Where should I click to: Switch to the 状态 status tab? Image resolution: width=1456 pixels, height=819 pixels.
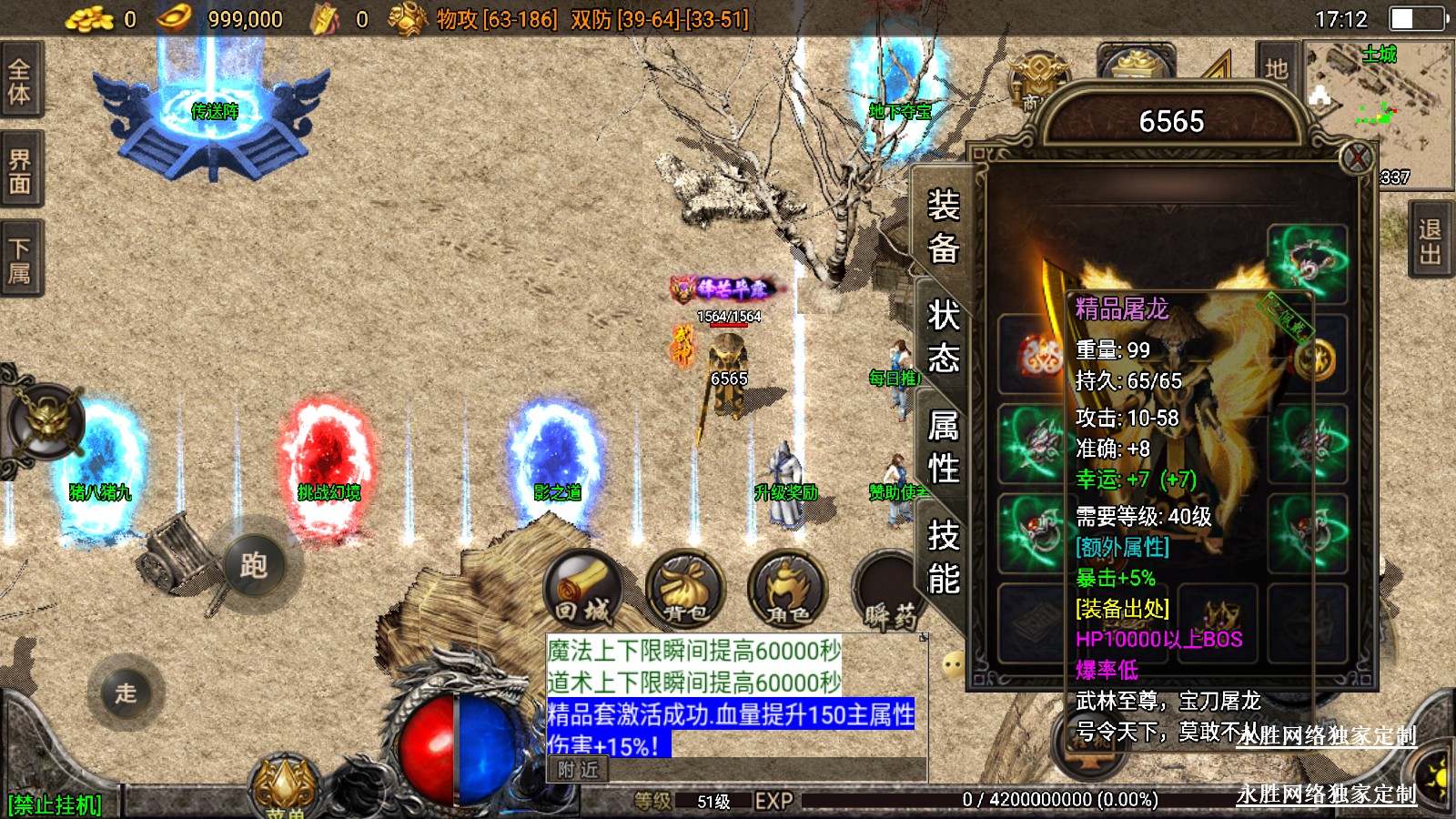click(x=943, y=337)
